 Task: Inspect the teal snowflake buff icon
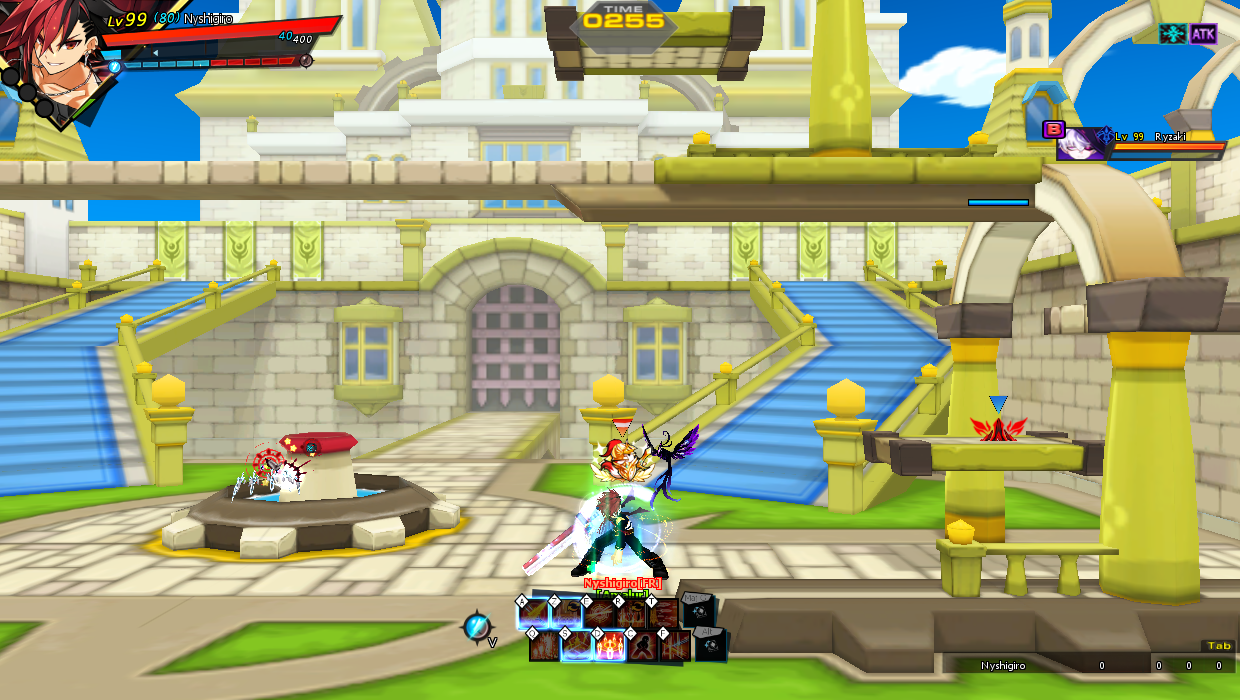click(1172, 34)
